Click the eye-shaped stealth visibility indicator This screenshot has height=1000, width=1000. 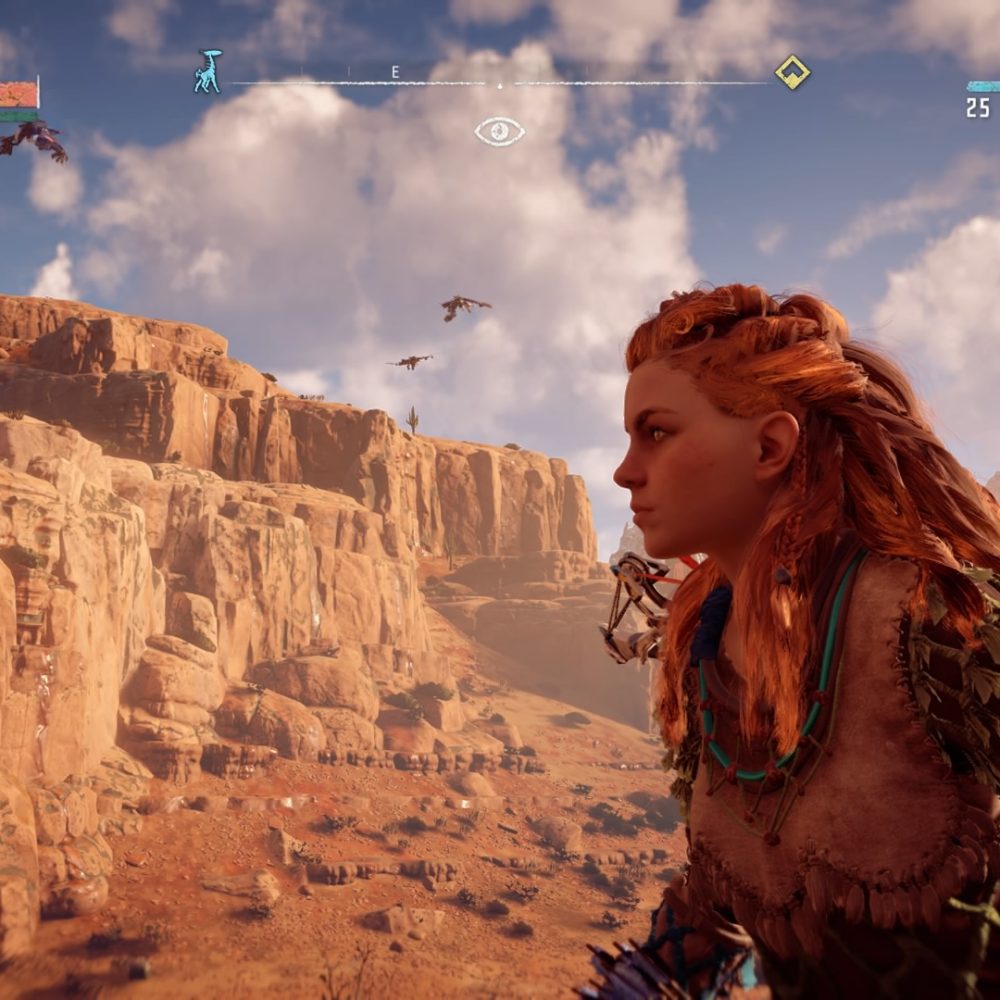499,131
